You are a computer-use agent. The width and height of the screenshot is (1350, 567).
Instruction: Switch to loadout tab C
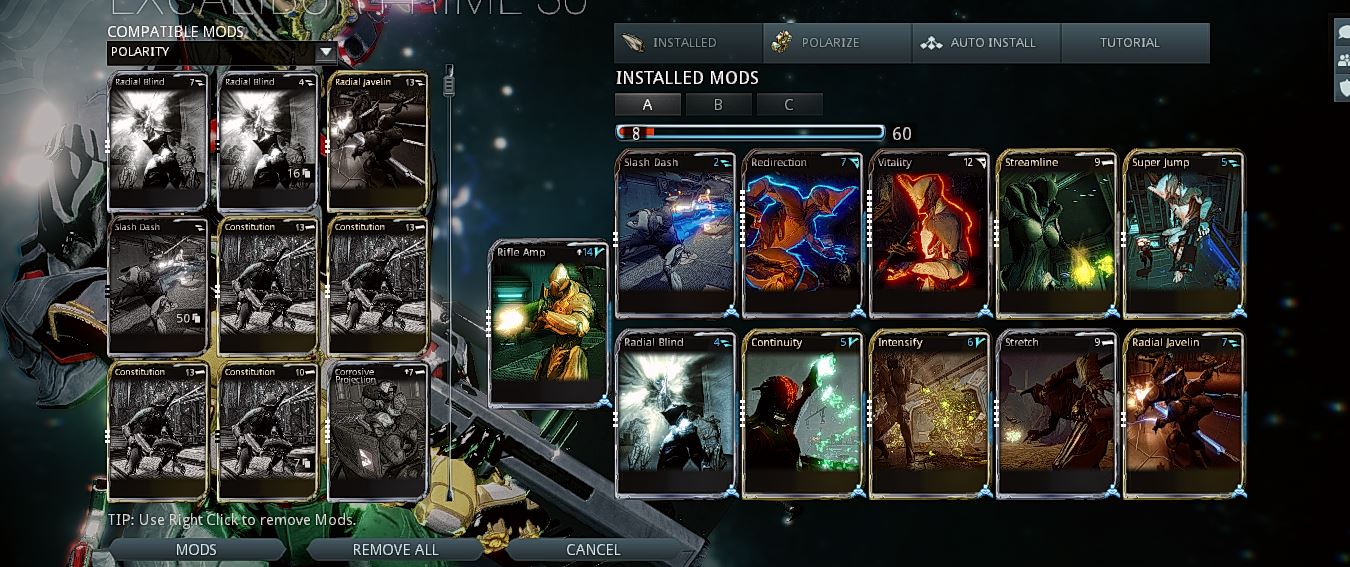tap(789, 104)
